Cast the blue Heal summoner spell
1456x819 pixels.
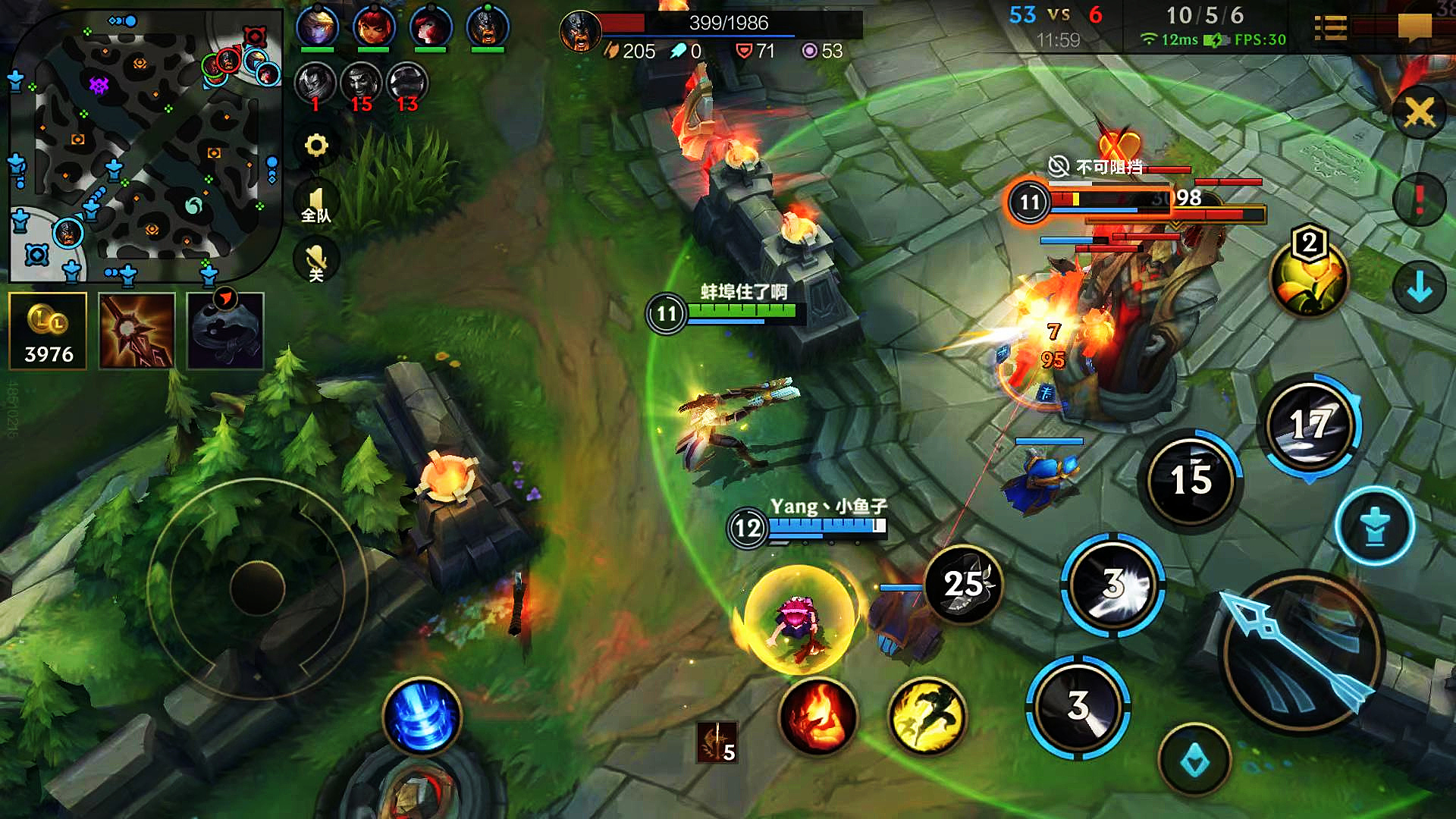pos(422,717)
